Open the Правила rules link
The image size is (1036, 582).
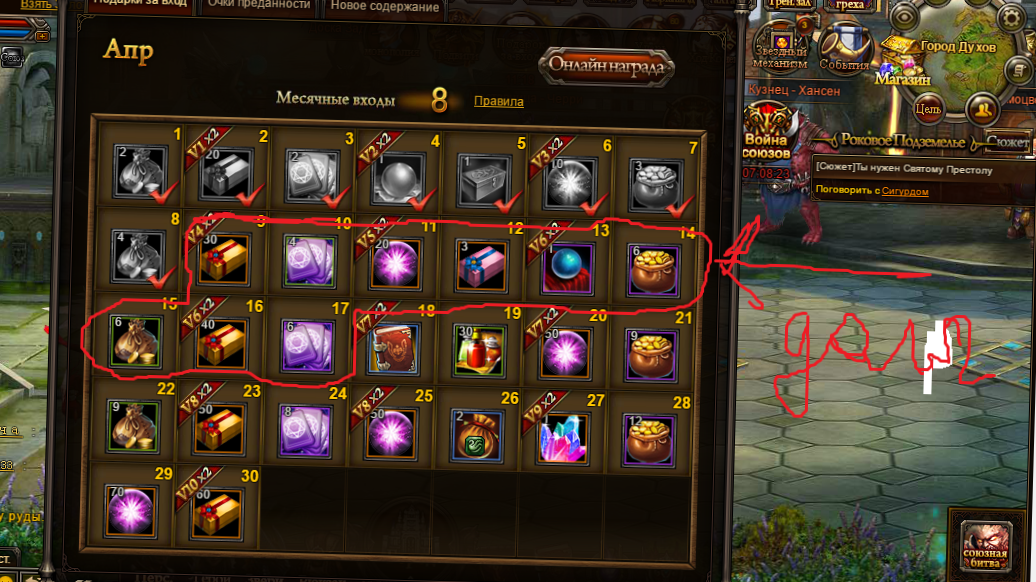[498, 101]
